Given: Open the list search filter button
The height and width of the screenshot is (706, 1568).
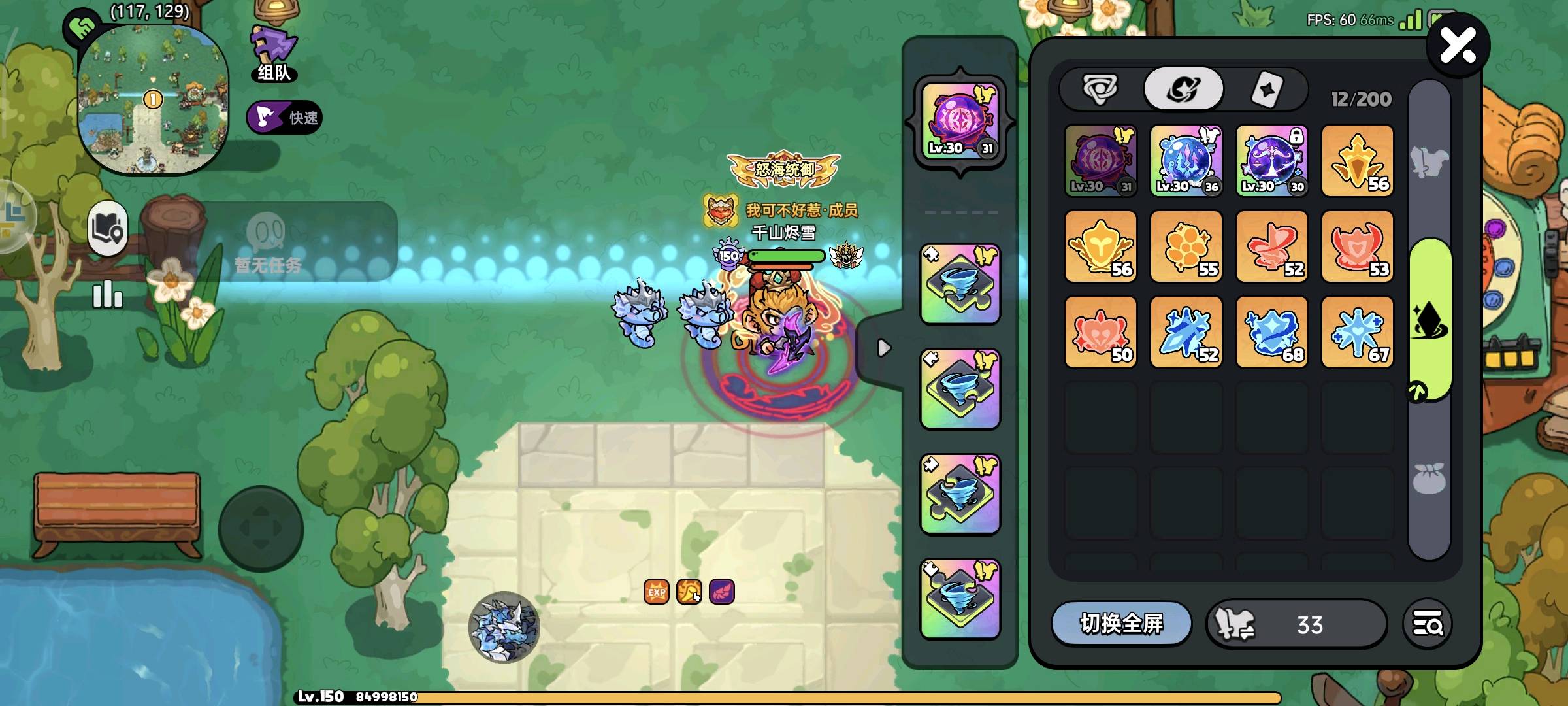Looking at the screenshot, I should (1428, 624).
